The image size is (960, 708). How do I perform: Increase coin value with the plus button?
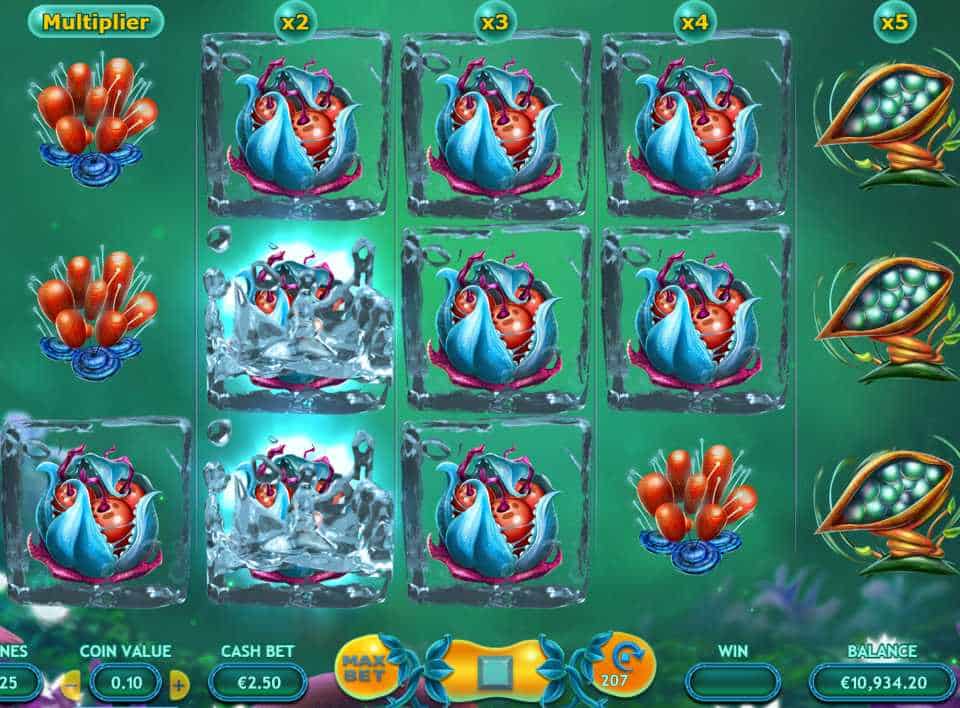(179, 684)
